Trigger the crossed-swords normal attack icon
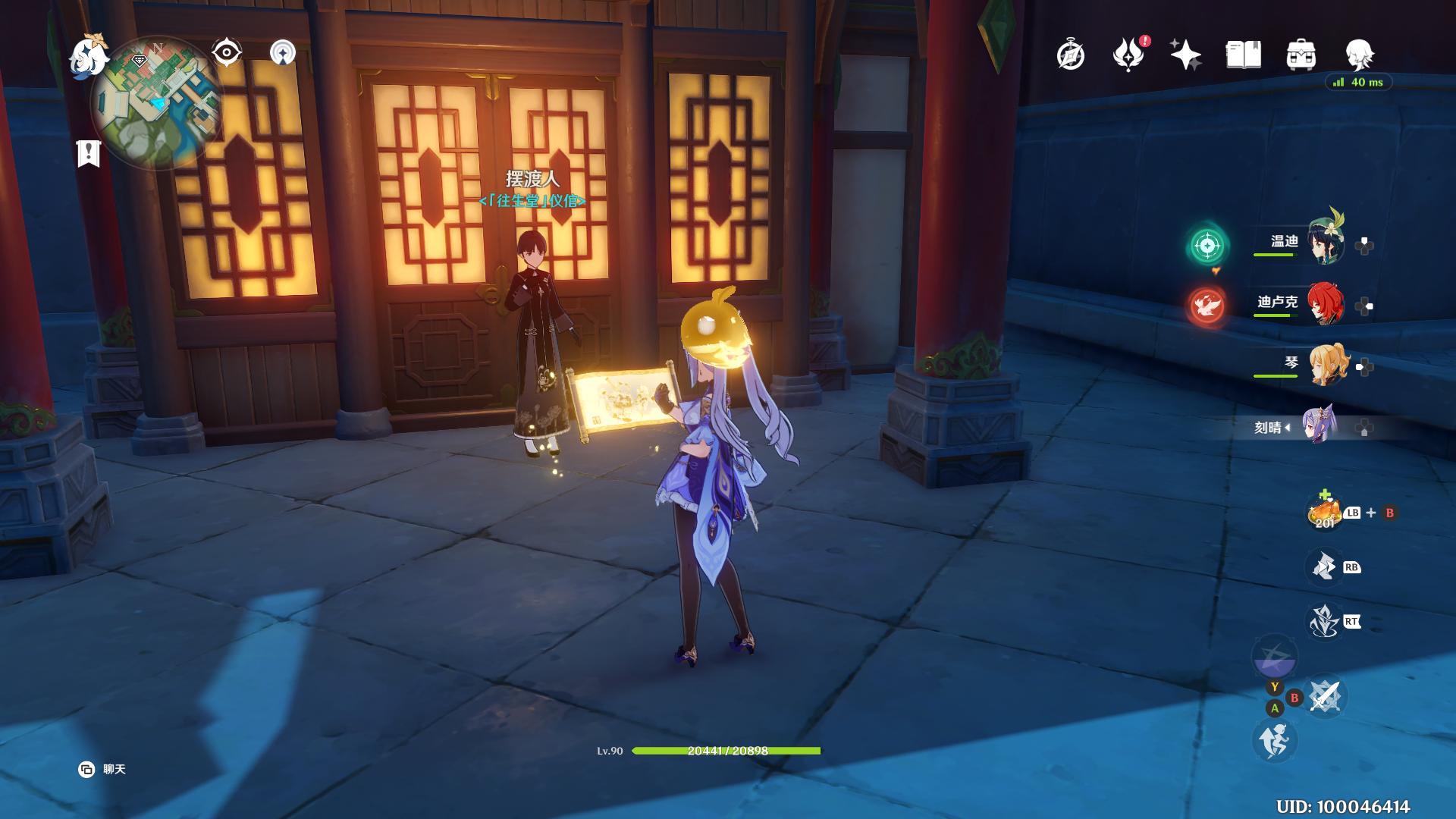The image size is (1456, 819). click(1324, 695)
